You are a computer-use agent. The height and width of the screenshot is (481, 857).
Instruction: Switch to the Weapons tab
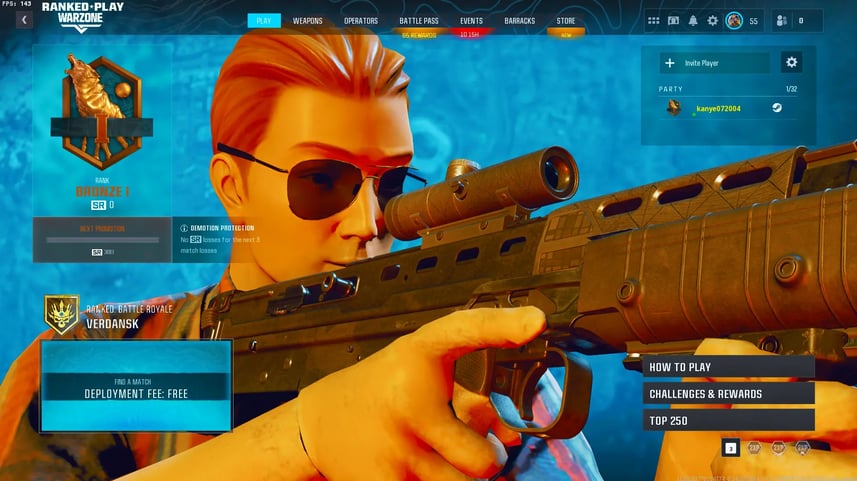(307, 20)
